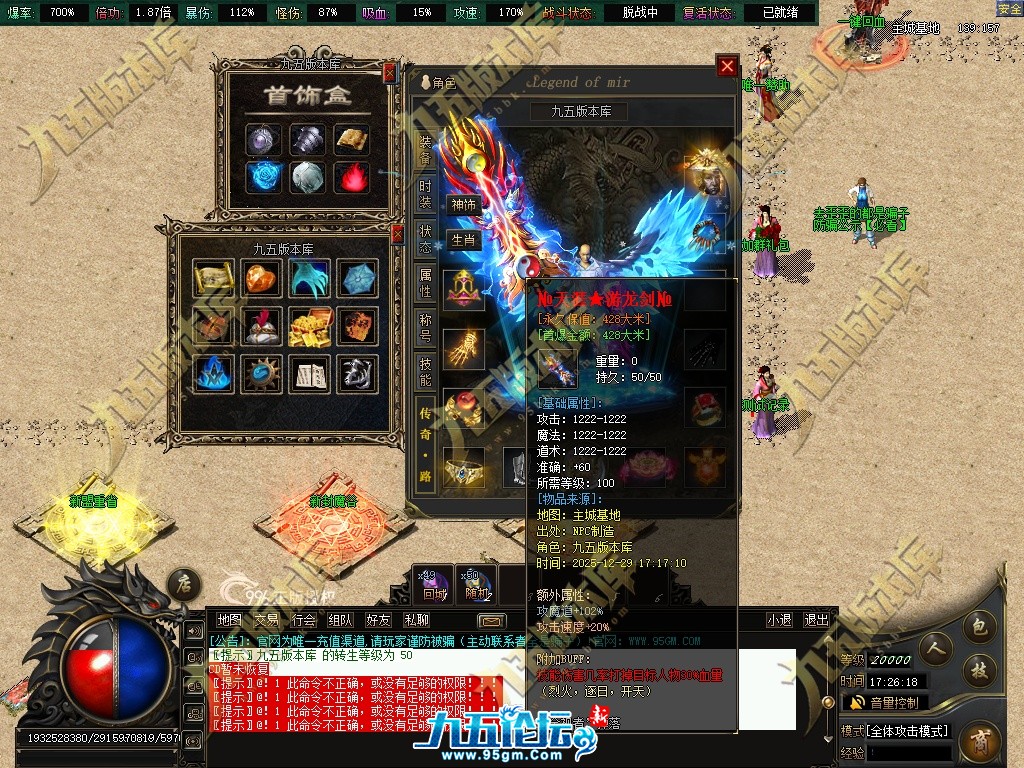
Task: Show the 称号 titles tab
Action: pos(425,326)
